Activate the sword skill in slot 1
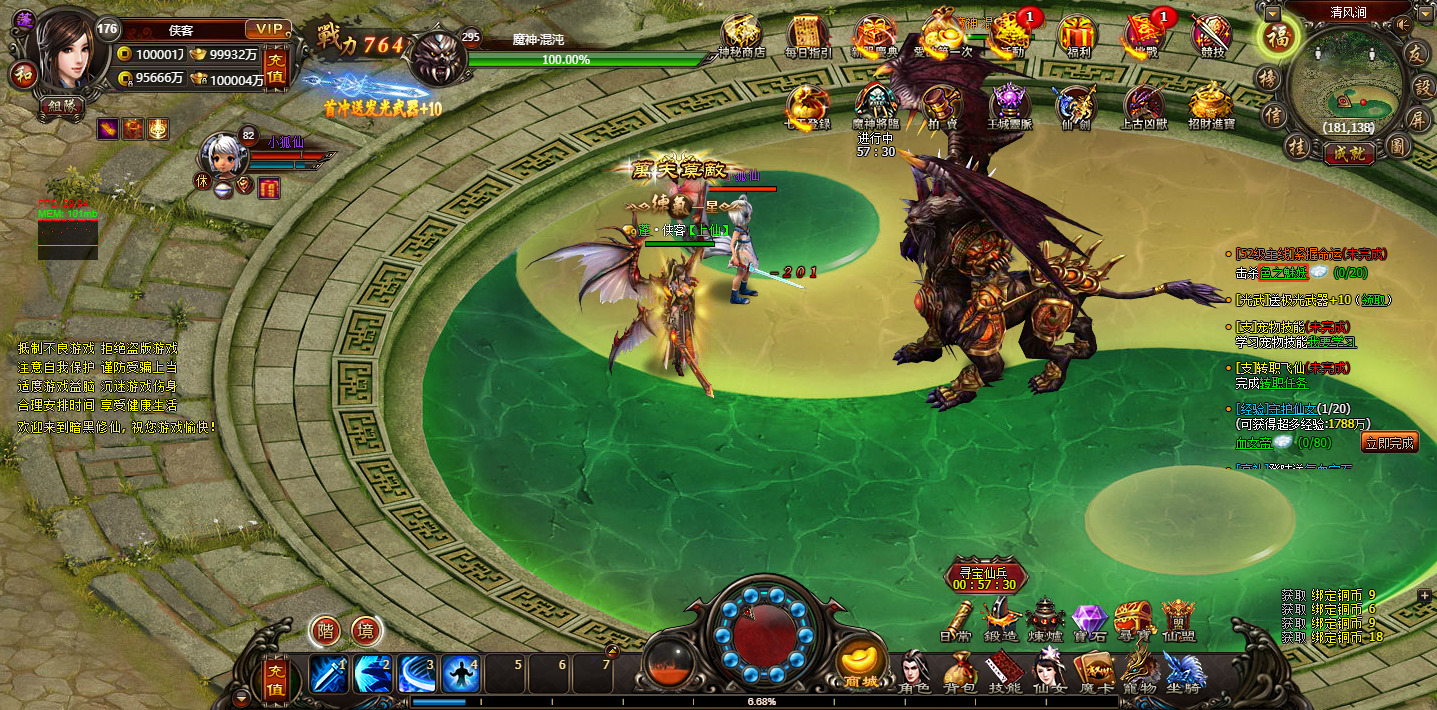Viewport: 1437px width, 710px height. tap(328, 674)
